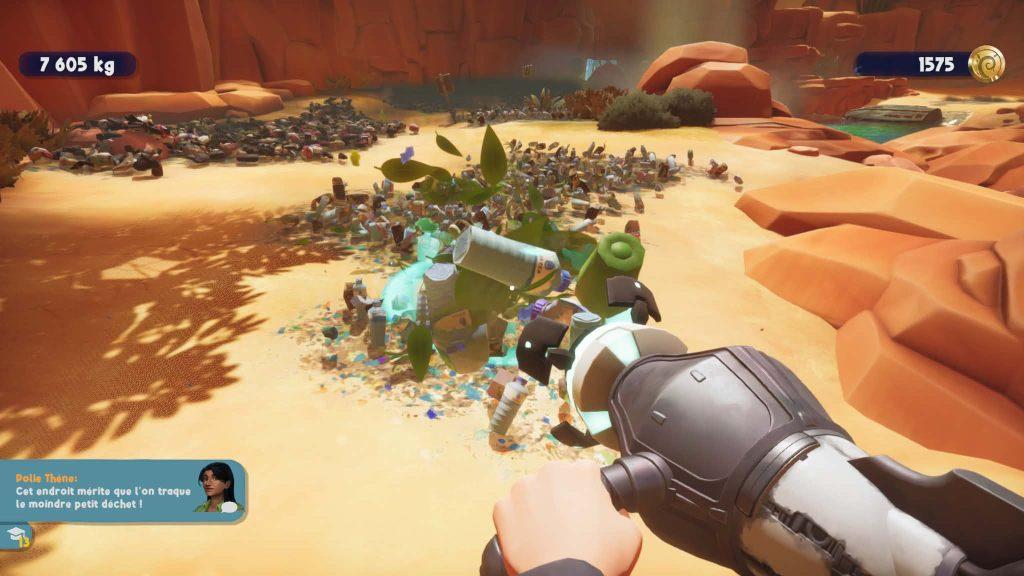Select the gold spiral coin icon
The width and height of the screenshot is (1024, 576).
(986, 64)
